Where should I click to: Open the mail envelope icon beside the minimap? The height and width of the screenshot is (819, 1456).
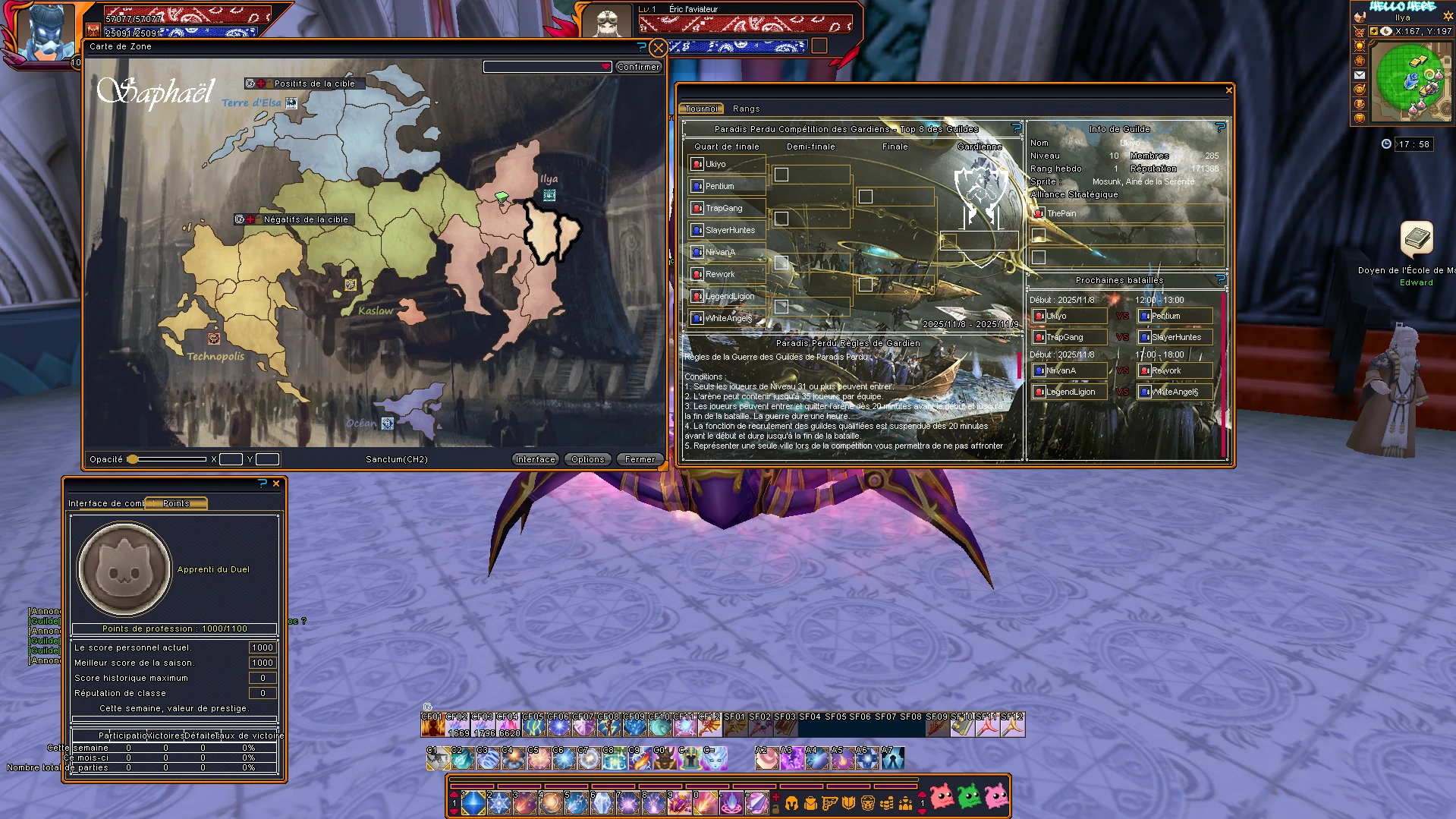click(x=1360, y=75)
